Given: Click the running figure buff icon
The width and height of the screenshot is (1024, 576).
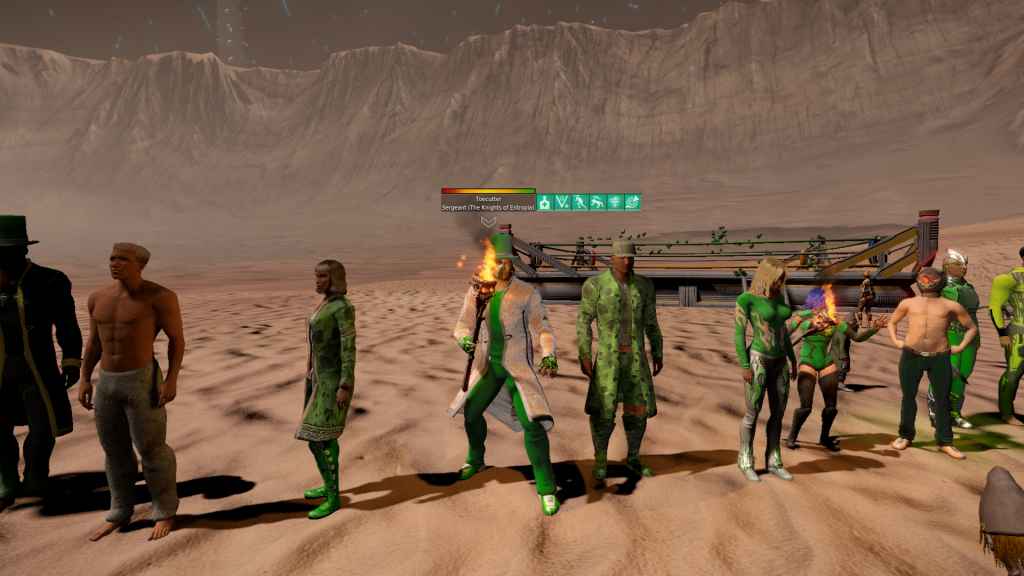Looking at the screenshot, I should pos(580,202).
